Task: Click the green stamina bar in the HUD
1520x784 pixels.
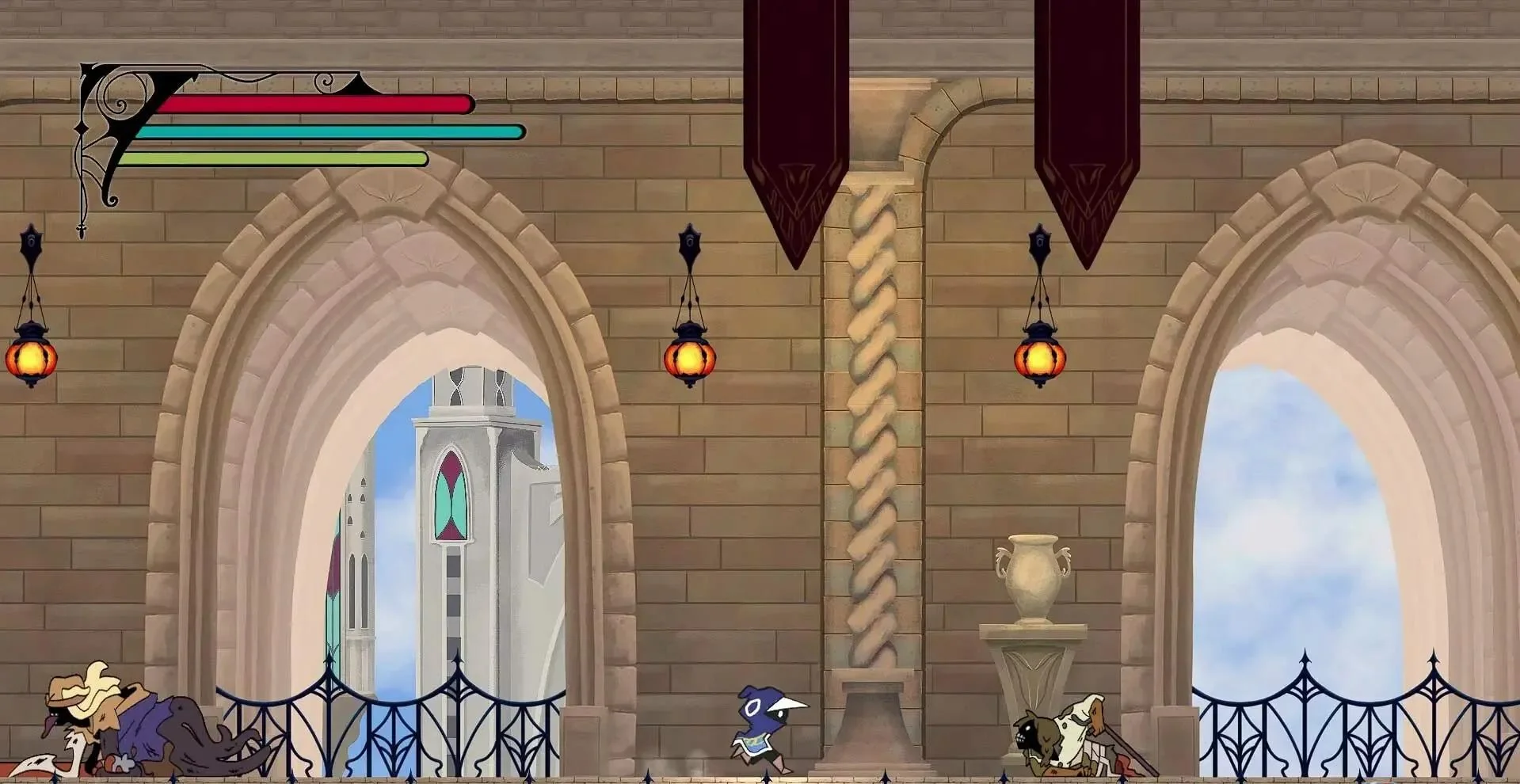Action: (277, 158)
